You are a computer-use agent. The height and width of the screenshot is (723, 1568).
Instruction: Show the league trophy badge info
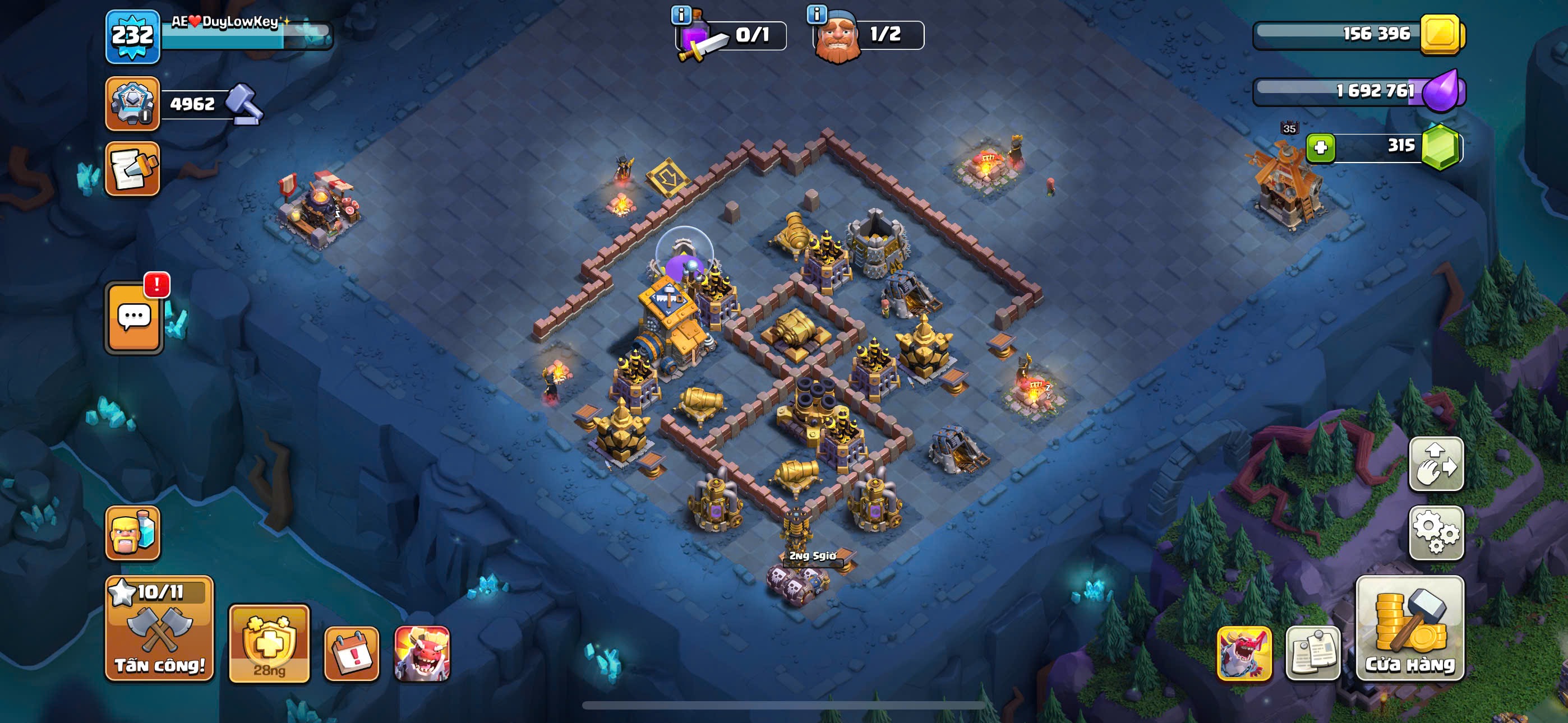coord(132,104)
